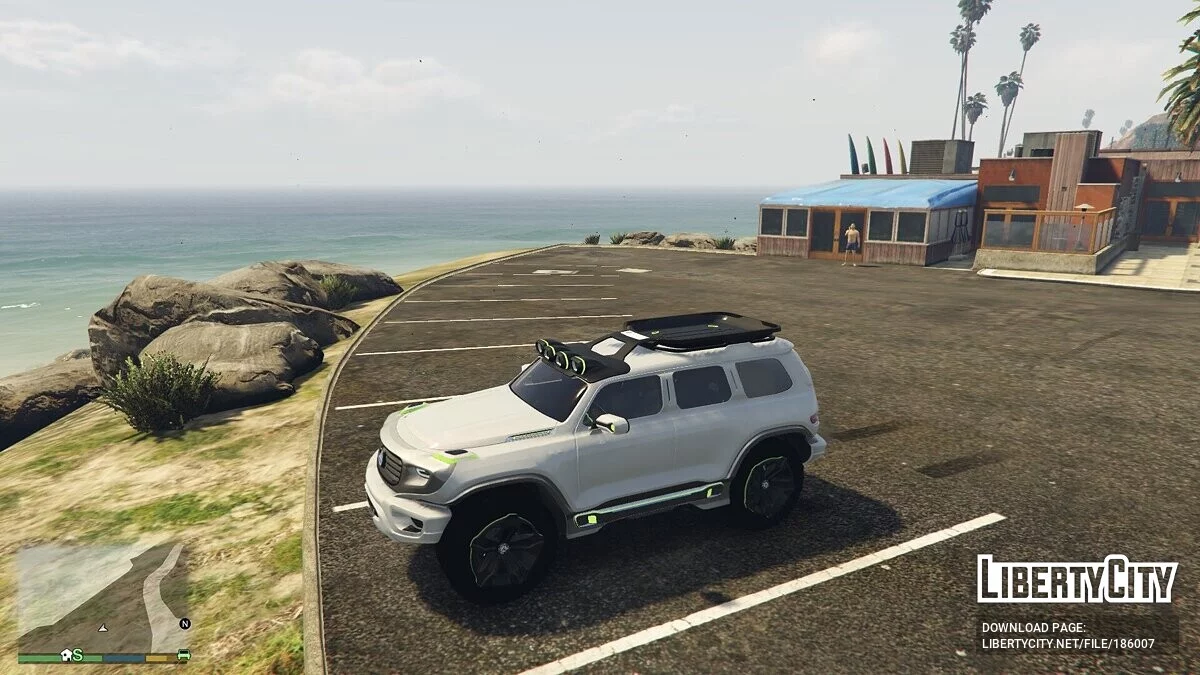The height and width of the screenshot is (675, 1200).
Task: Open the libertycity.net download page link
Action: (x=1068, y=643)
